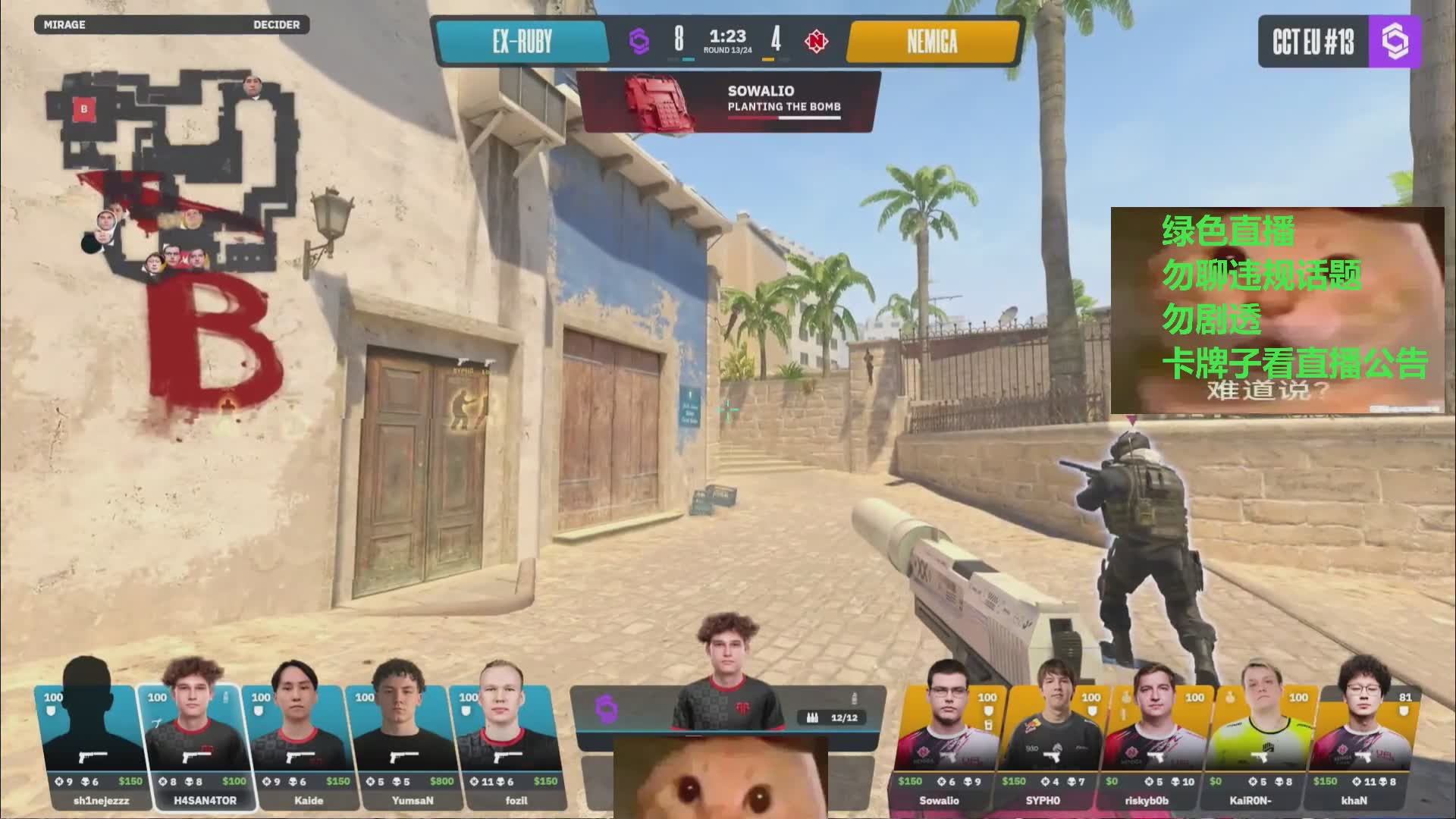The width and height of the screenshot is (1456, 819).
Task: Click the bomb planting notification panel
Action: coord(728,102)
